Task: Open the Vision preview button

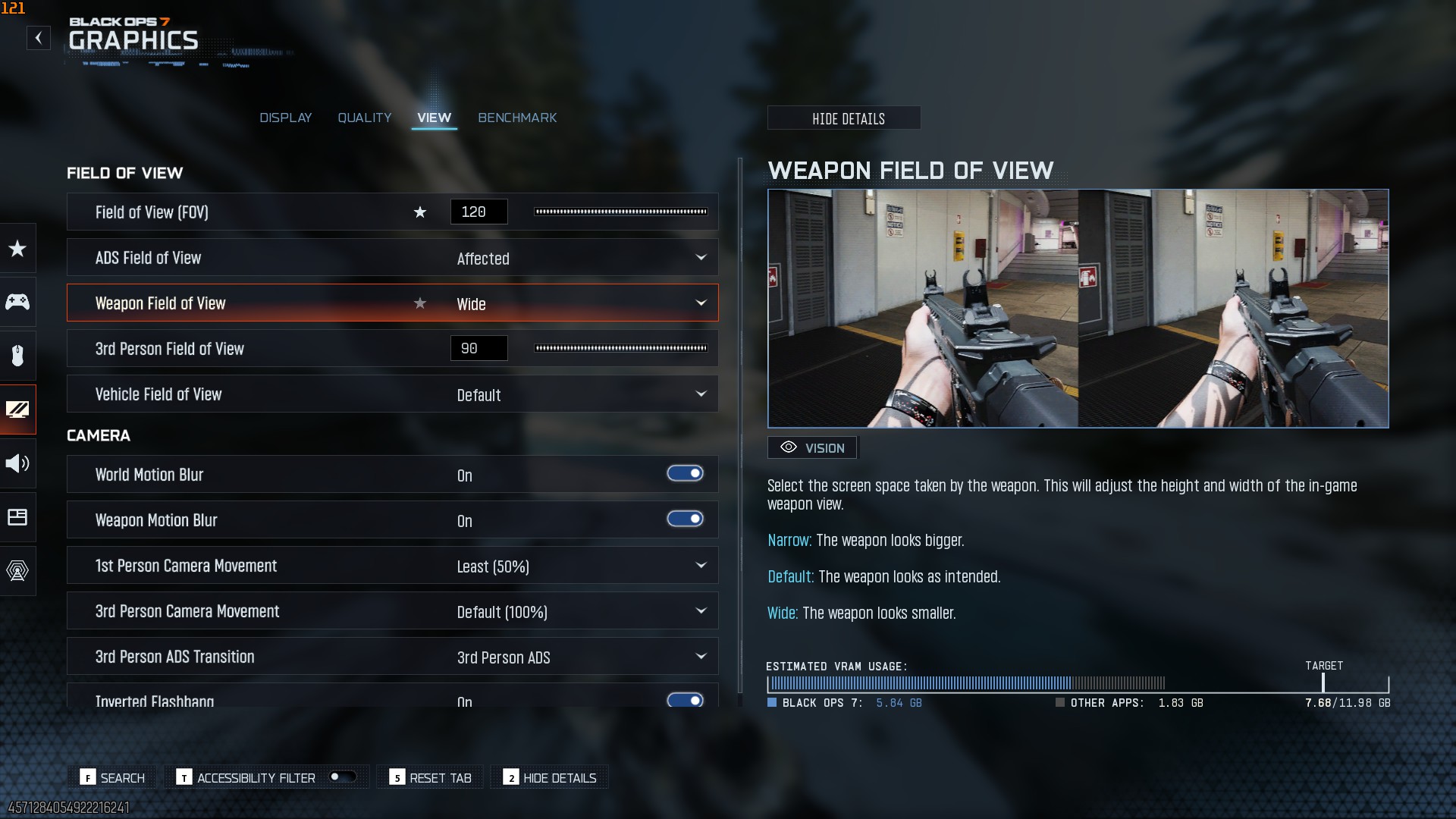Action: coord(812,447)
